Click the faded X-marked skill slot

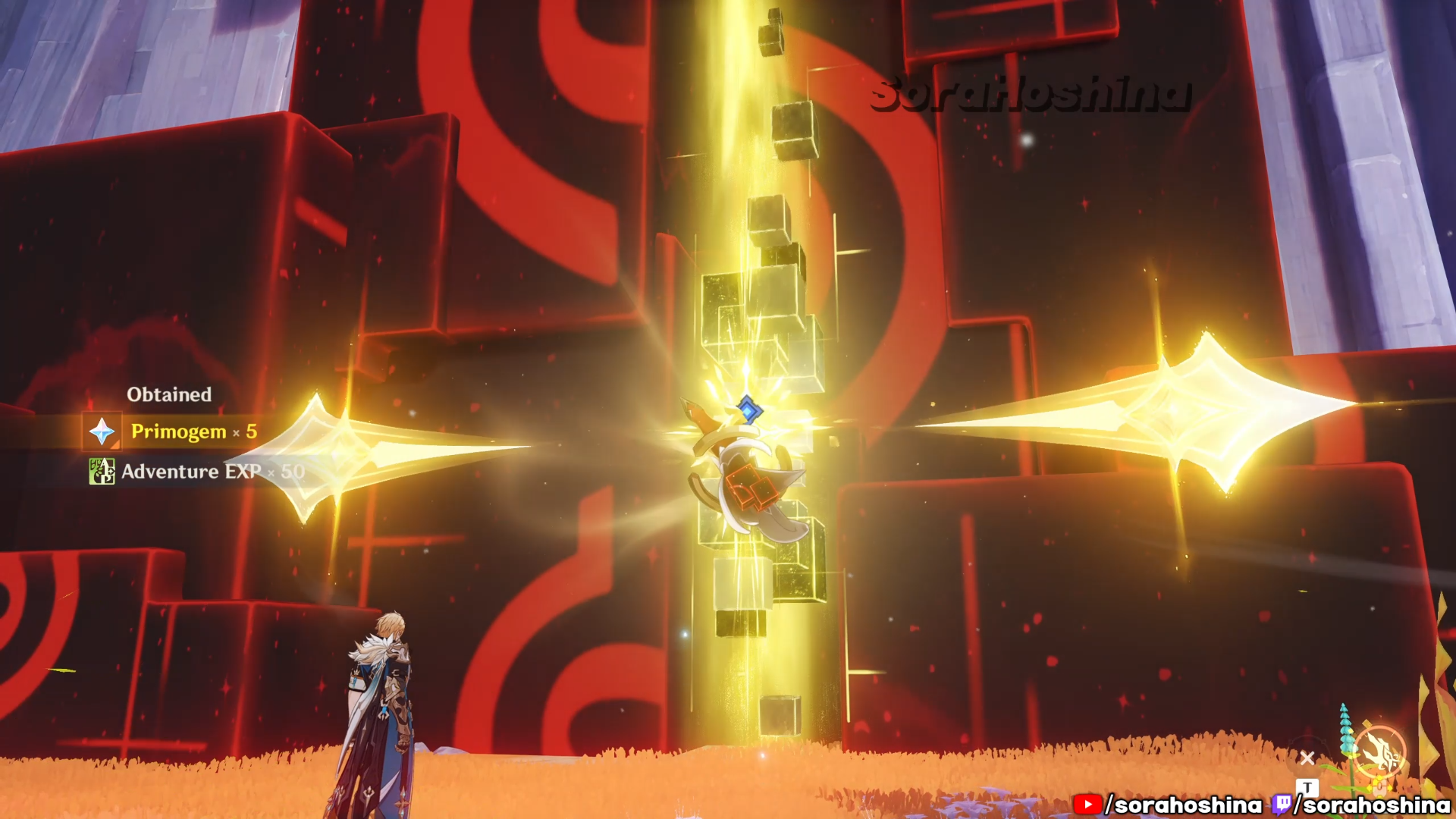[1307, 758]
